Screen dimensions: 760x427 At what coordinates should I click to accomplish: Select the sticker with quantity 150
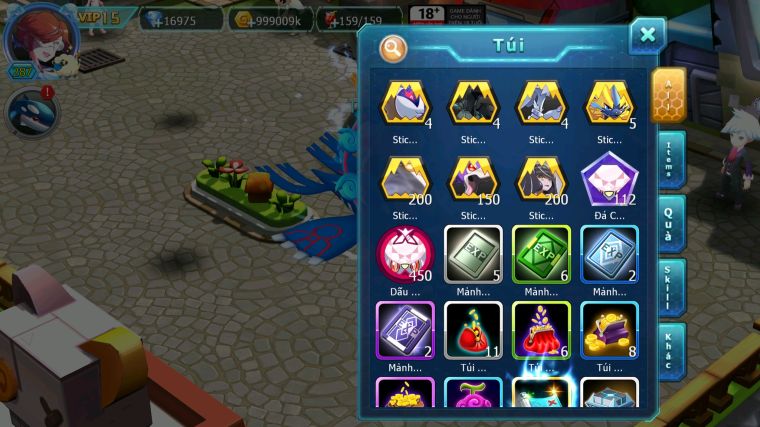point(472,181)
